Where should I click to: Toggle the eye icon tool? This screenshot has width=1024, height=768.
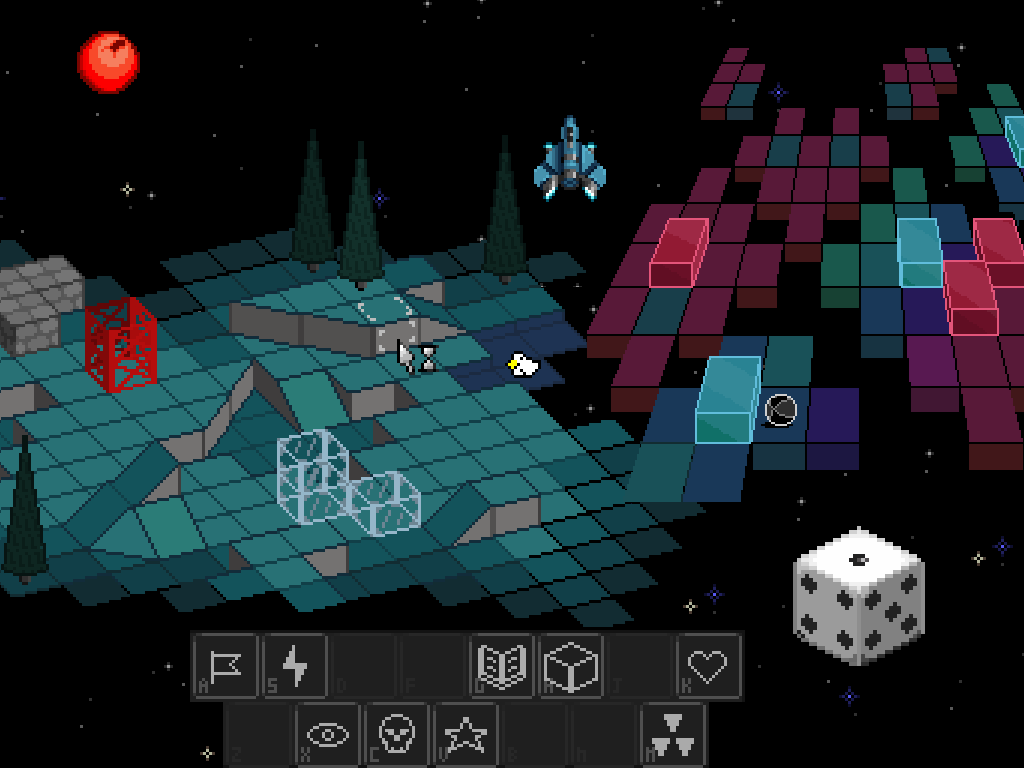[x=328, y=735]
